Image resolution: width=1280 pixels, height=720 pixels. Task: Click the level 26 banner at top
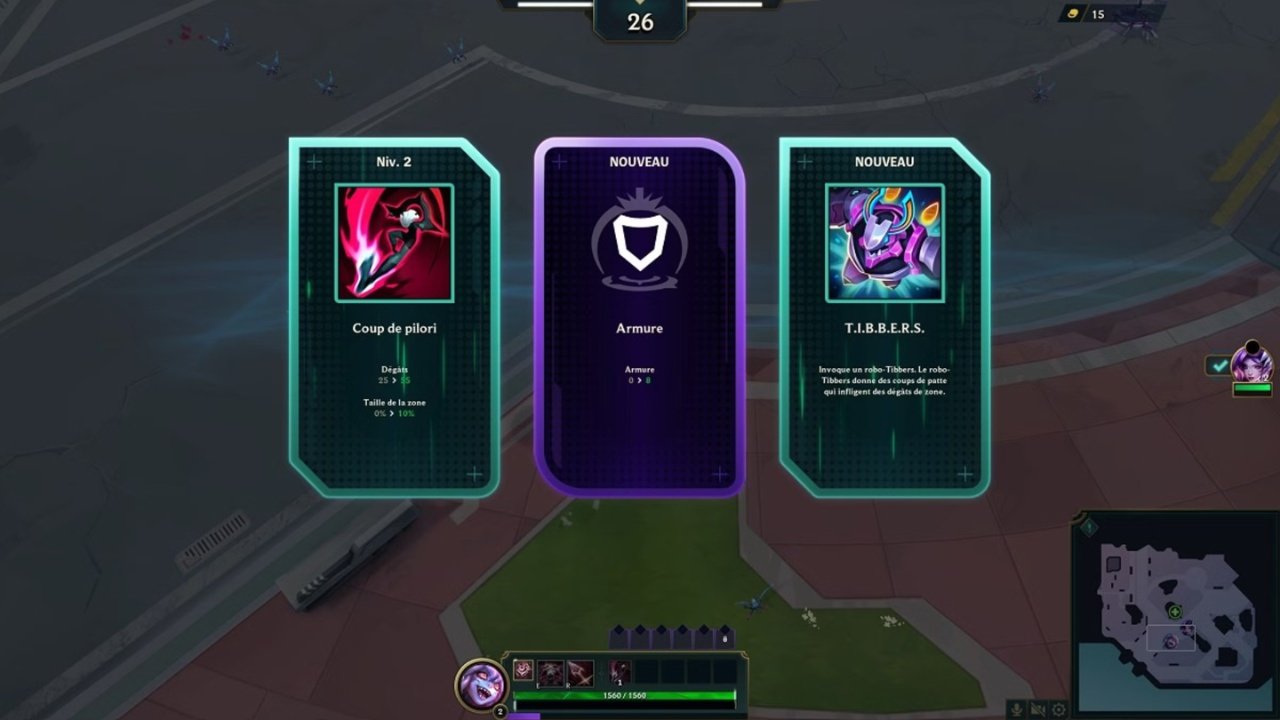click(640, 18)
